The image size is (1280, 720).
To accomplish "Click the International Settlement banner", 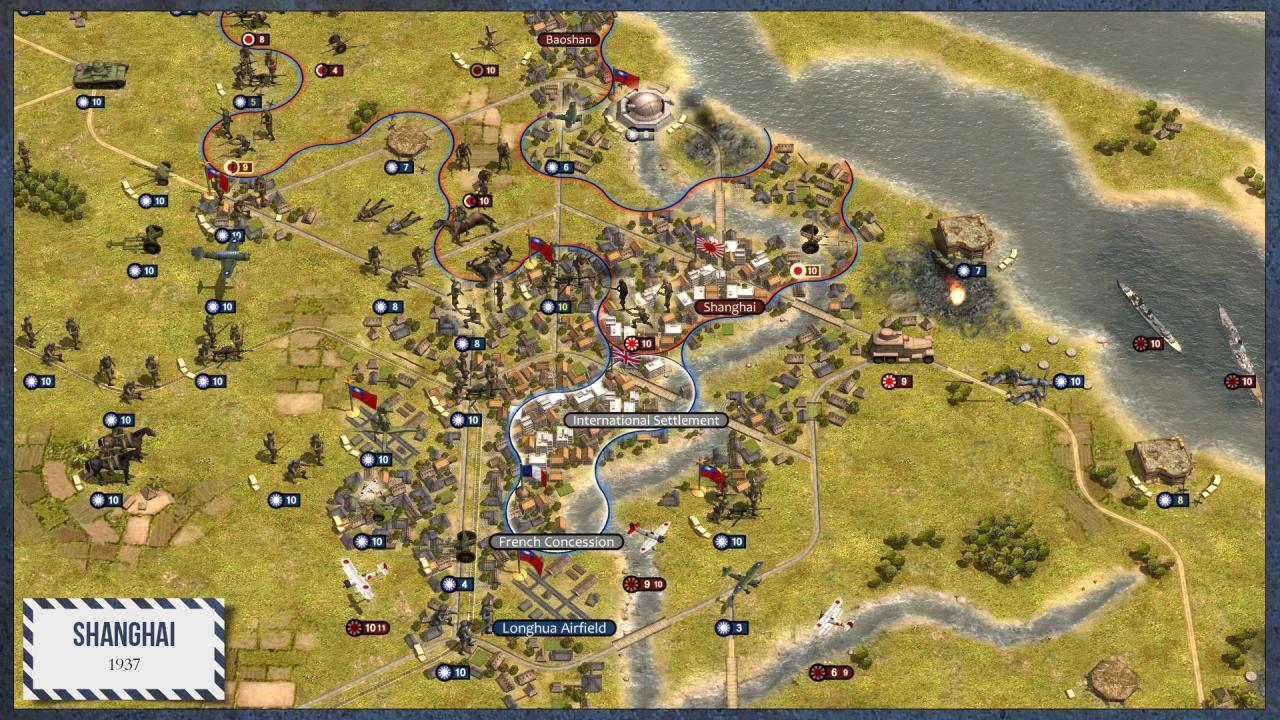I will tap(645, 420).
